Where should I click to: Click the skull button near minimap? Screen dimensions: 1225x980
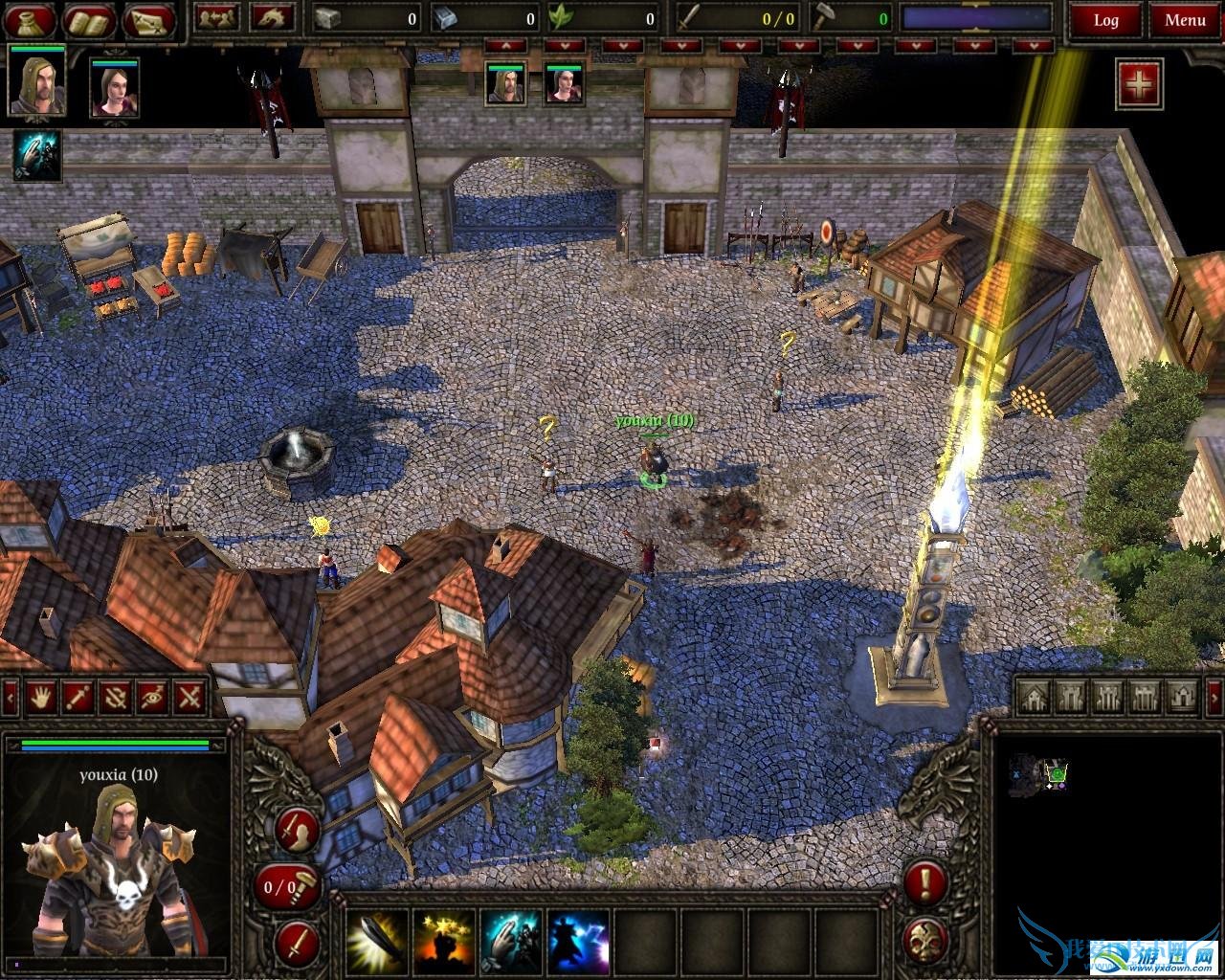click(924, 942)
